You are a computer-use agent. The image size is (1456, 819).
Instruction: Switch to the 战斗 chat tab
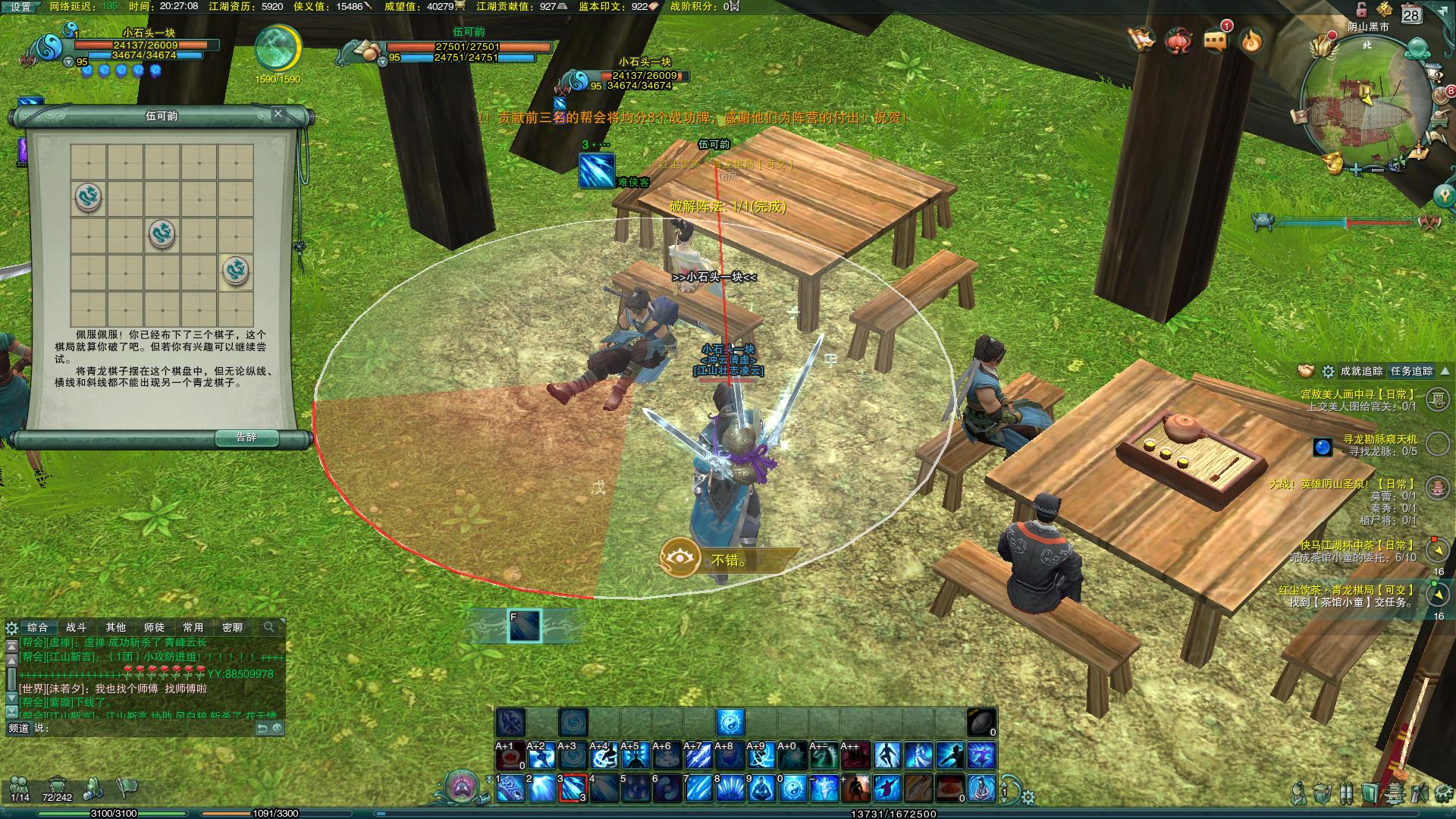point(77,627)
